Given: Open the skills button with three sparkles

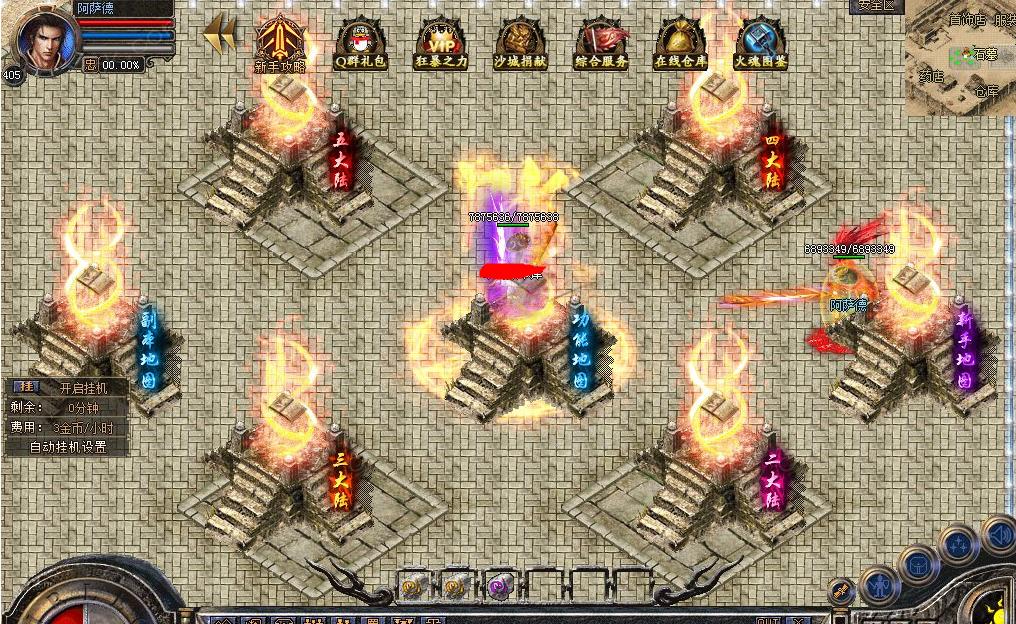Looking at the screenshot, I should click(x=958, y=546).
